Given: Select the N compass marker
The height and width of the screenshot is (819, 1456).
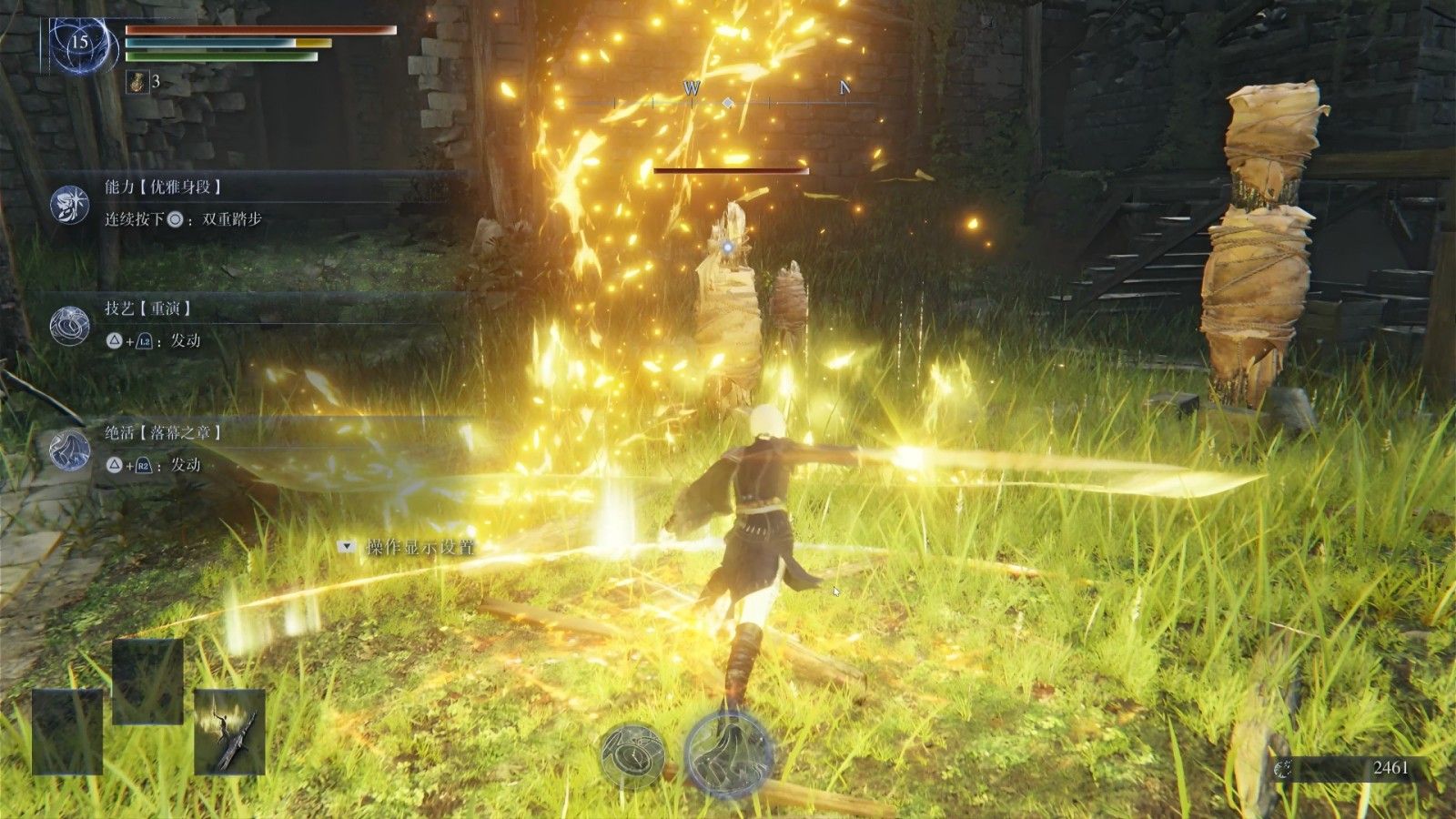Looking at the screenshot, I should (x=844, y=89).
